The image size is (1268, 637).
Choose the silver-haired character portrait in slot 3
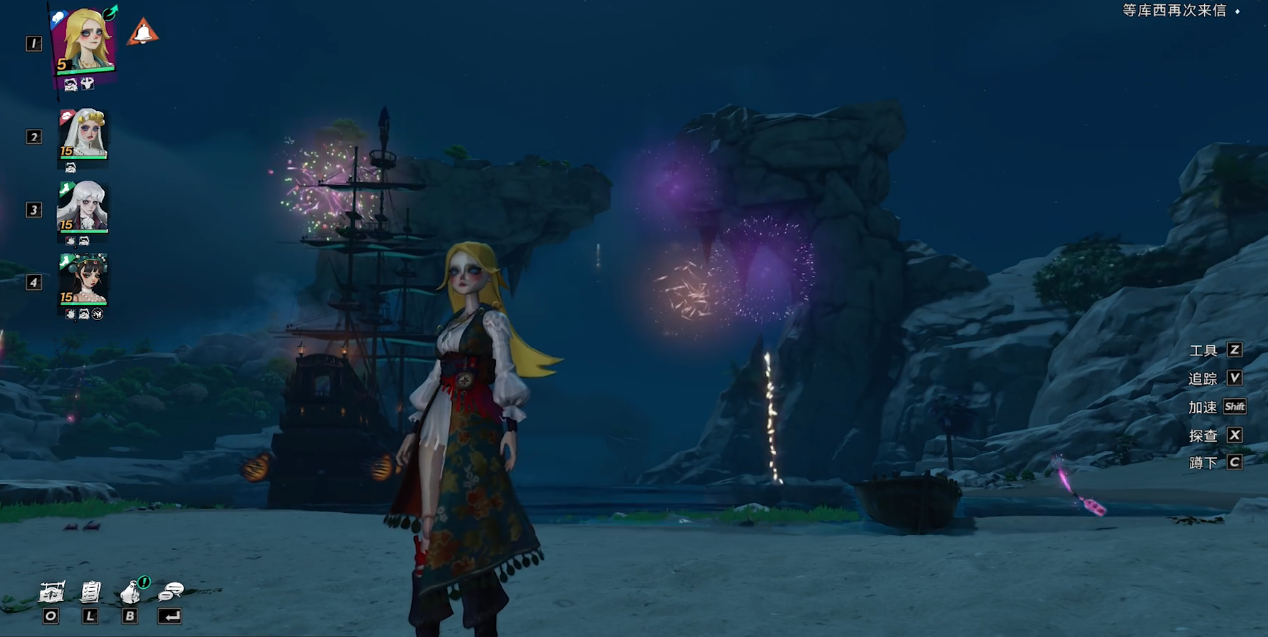pyautogui.click(x=83, y=206)
